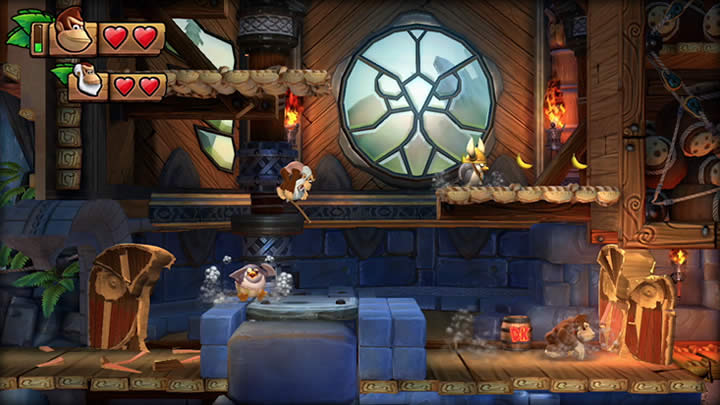Screen dimensions: 720x405
Task: Select the Cranky Kong portrait icon
Action: coord(88,82)
